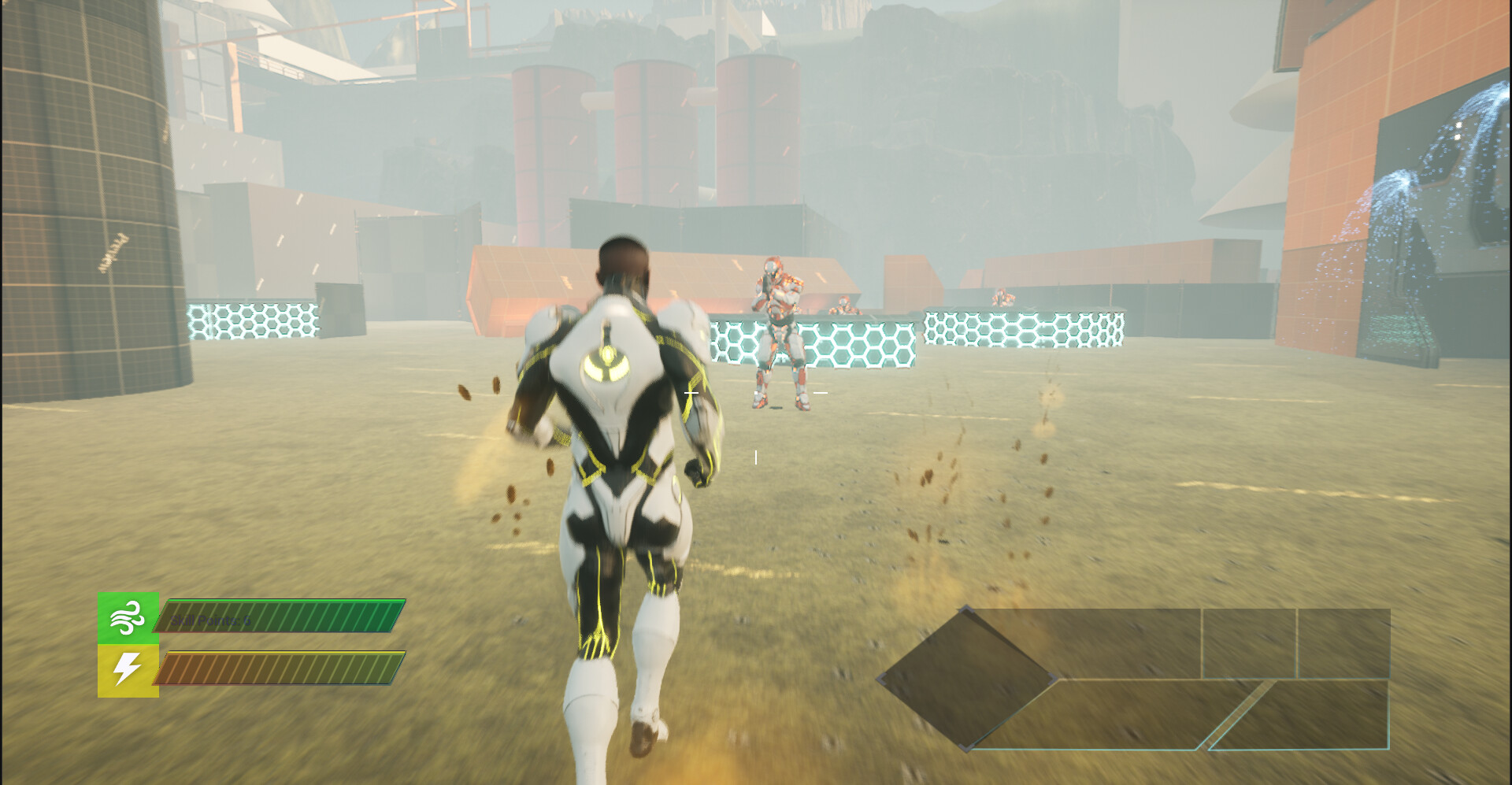Click the crosshair reticle at screen center

[756, 391]
